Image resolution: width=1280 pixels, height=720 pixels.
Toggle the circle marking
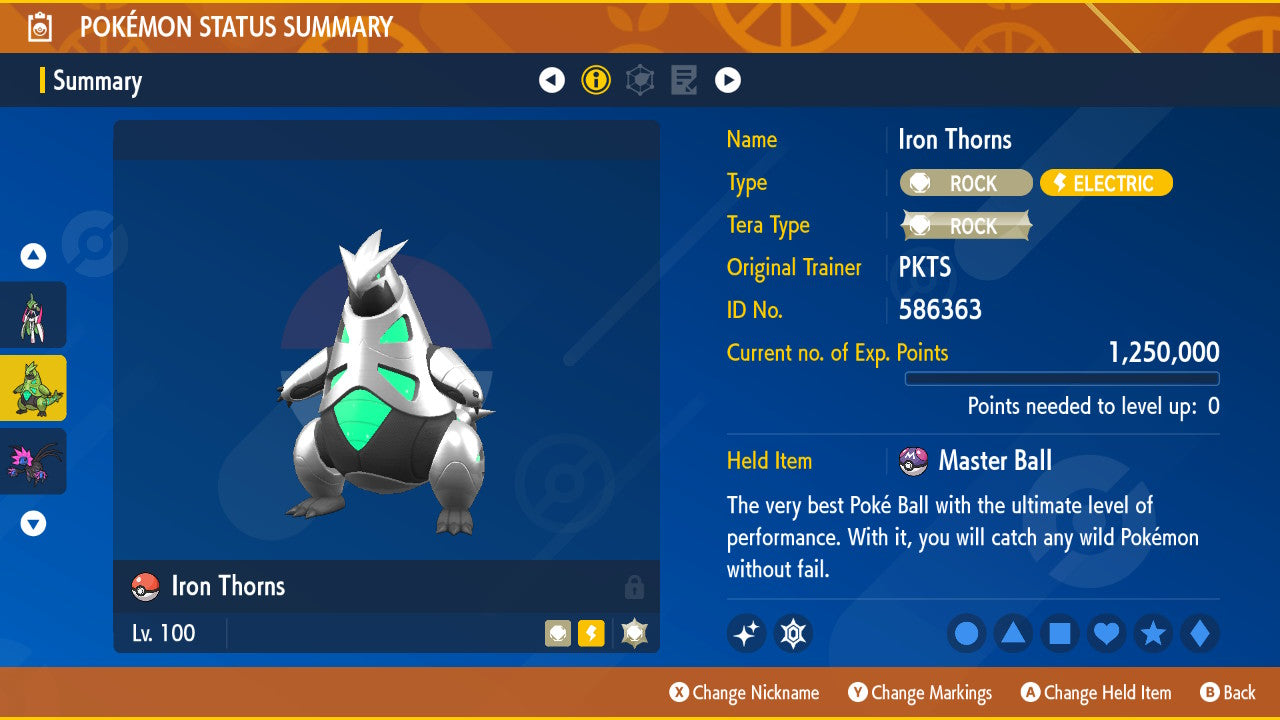(966, 633)
